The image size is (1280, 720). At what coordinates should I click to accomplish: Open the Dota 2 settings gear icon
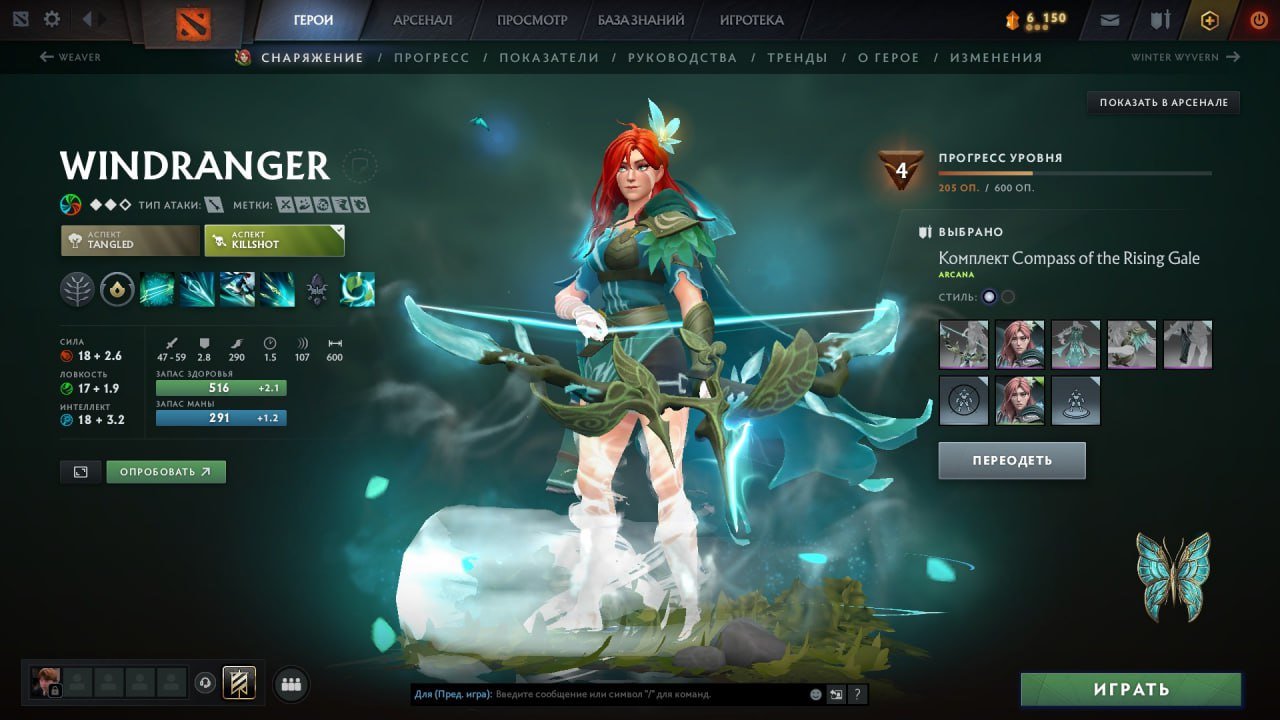tap(52, 18)
